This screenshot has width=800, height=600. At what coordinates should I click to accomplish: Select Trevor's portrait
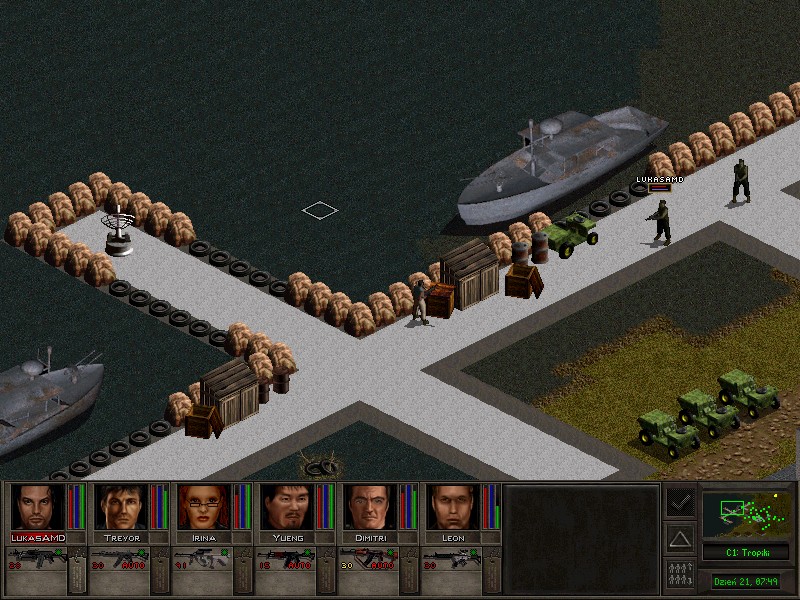click(120, 507)
